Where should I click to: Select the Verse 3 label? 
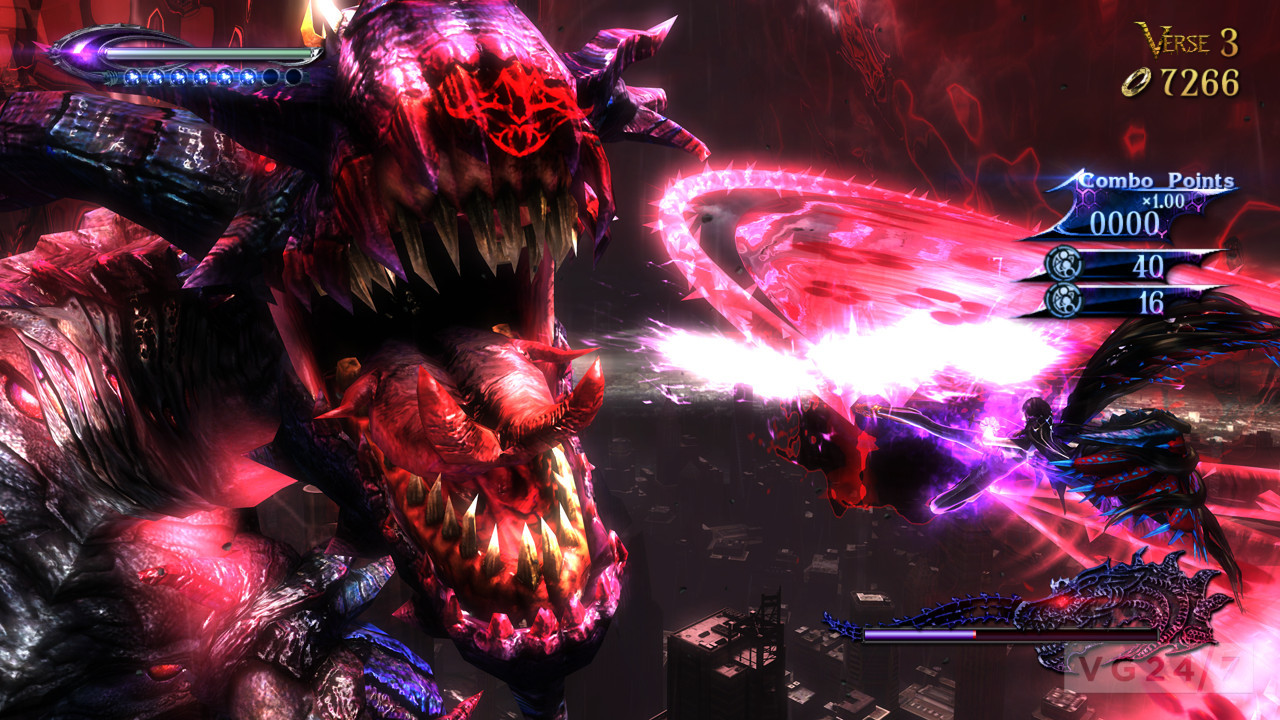(x=1185, y=40)
